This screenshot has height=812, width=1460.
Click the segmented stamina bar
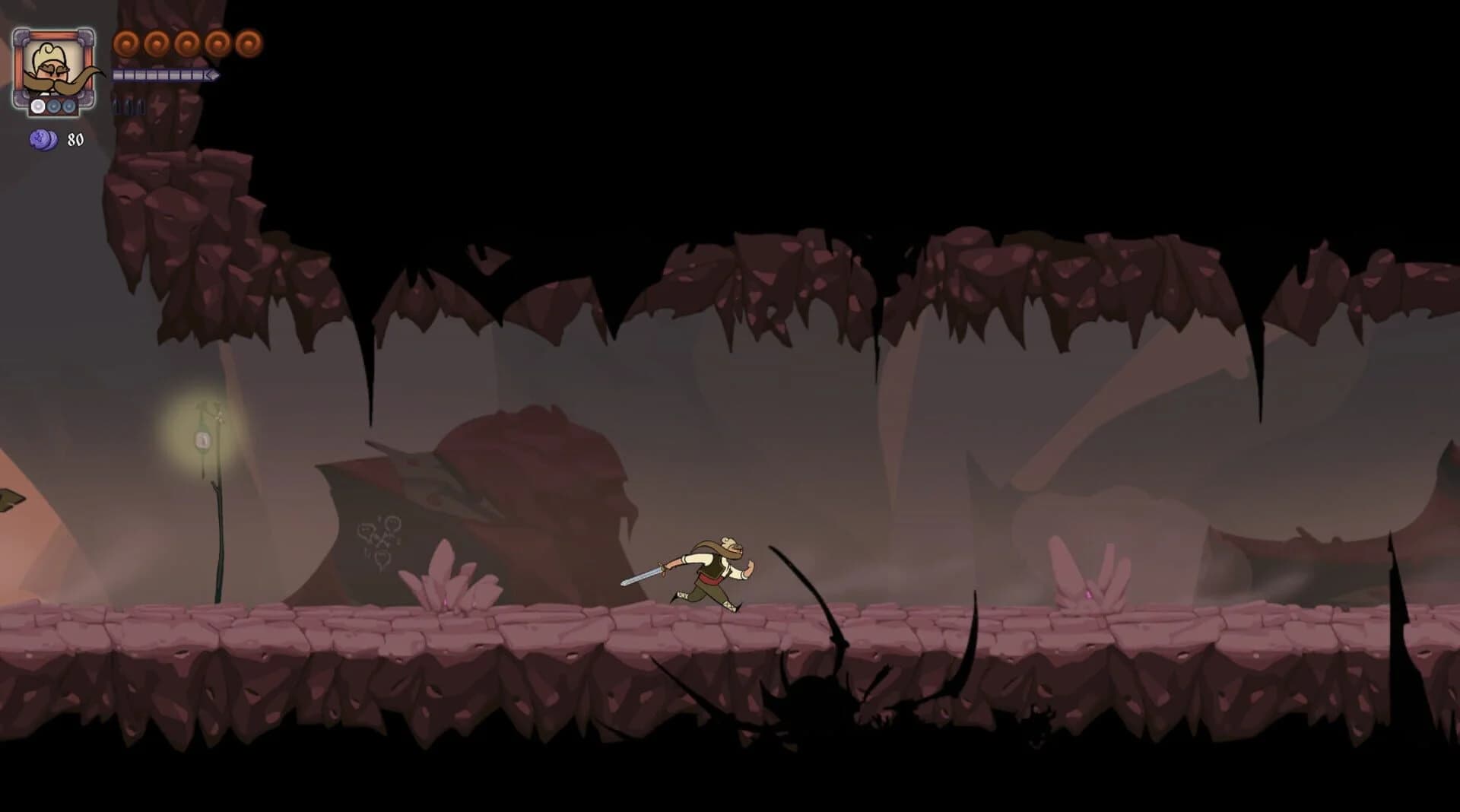(163, 75)
